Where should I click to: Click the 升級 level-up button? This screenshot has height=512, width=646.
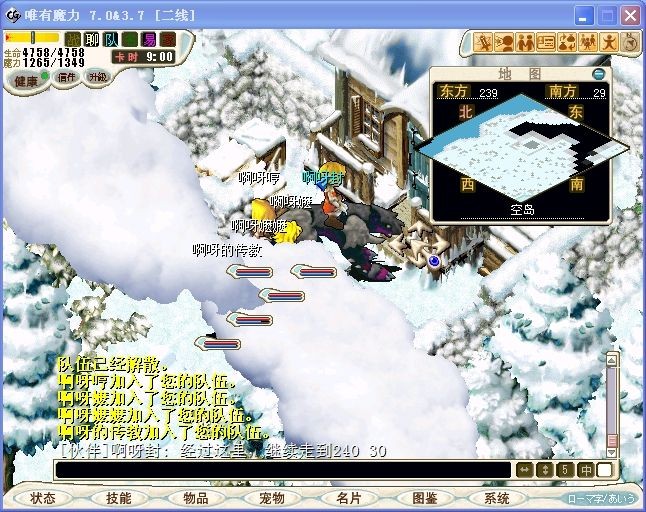tap(97, 77)
